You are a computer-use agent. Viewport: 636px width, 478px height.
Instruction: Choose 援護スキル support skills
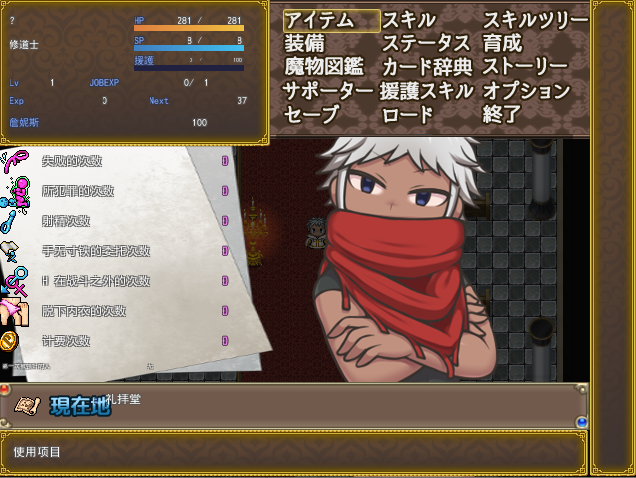(x=426, y=91)
